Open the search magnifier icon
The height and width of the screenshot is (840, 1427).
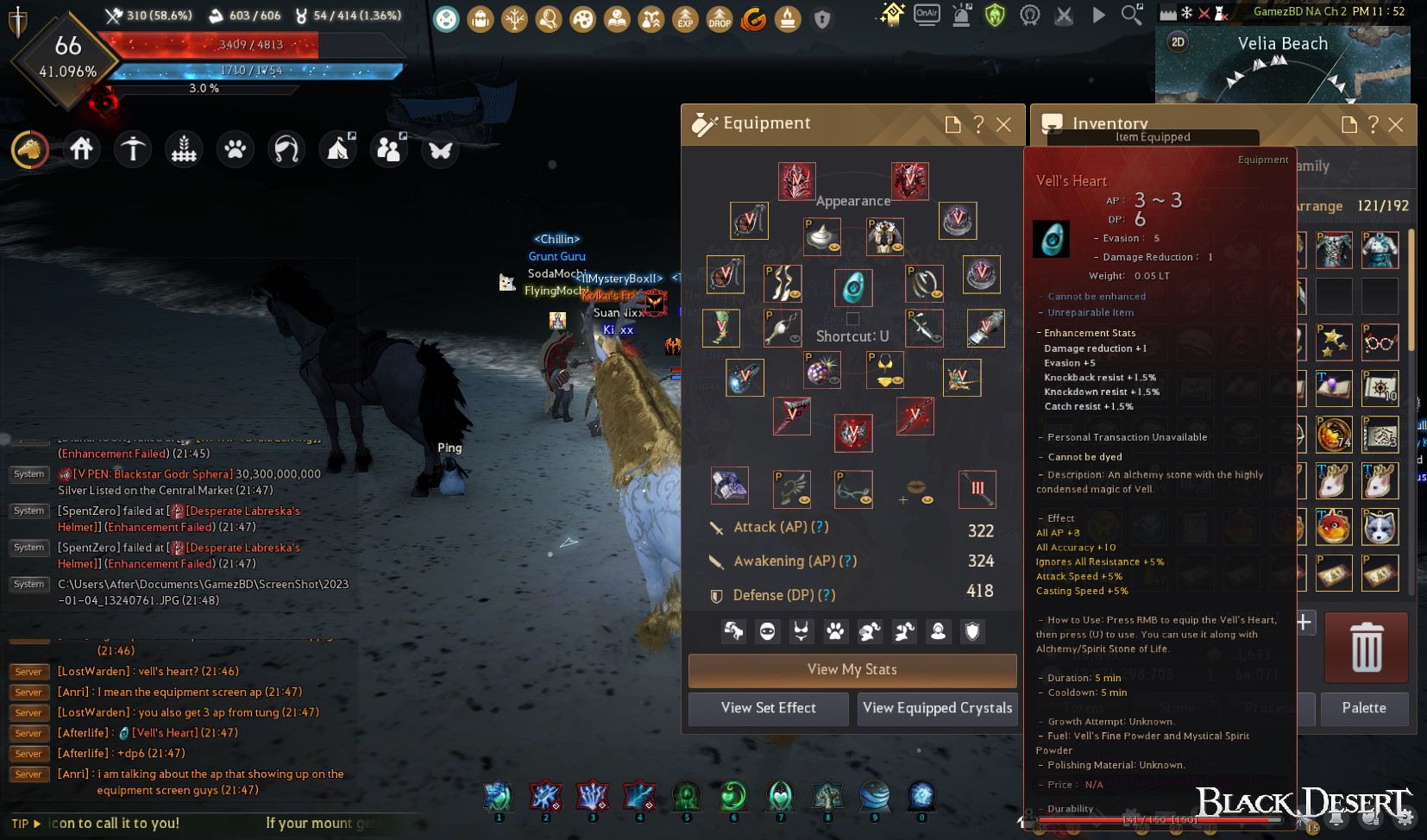tap(1132, 15)
